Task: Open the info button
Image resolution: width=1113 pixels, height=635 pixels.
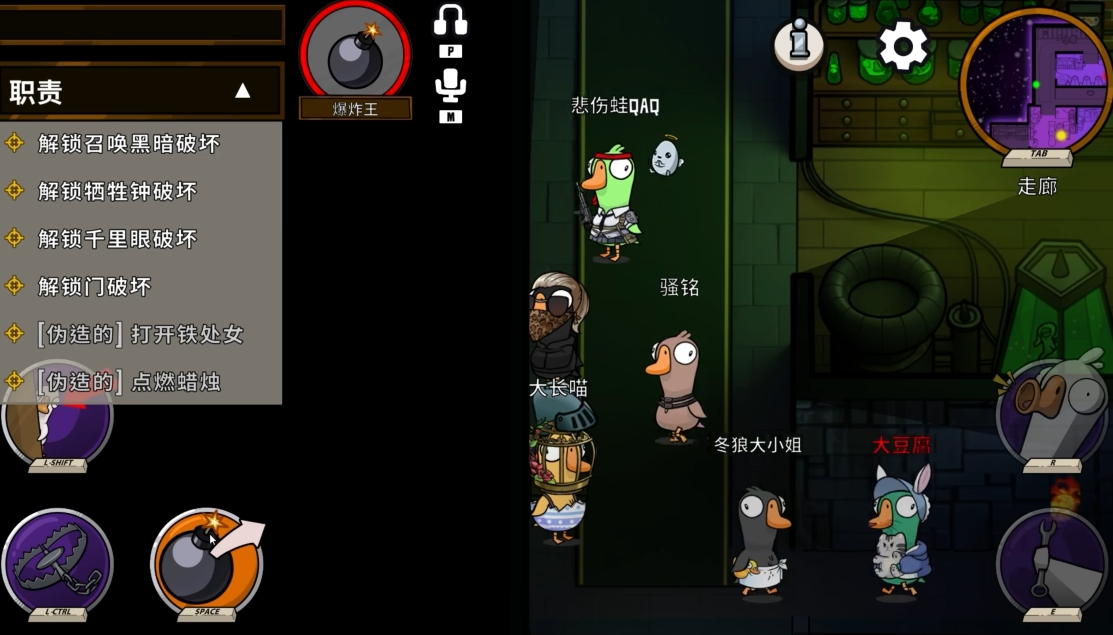Action: 798,45
